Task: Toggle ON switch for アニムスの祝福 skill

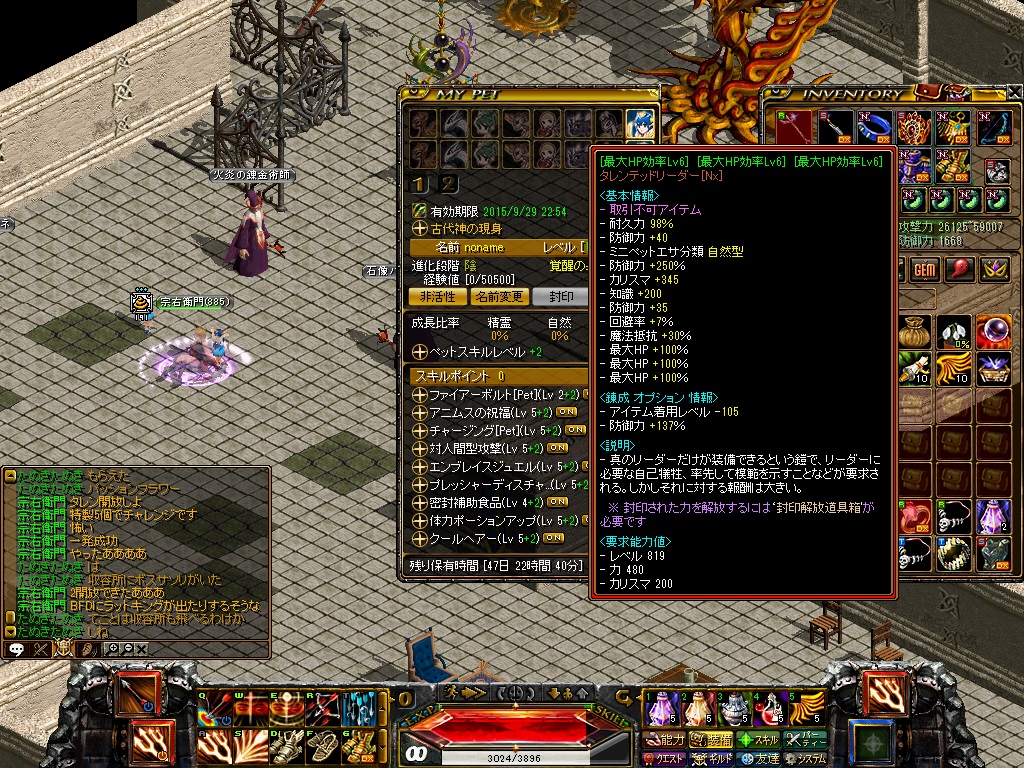Action: tap(566, 412)
